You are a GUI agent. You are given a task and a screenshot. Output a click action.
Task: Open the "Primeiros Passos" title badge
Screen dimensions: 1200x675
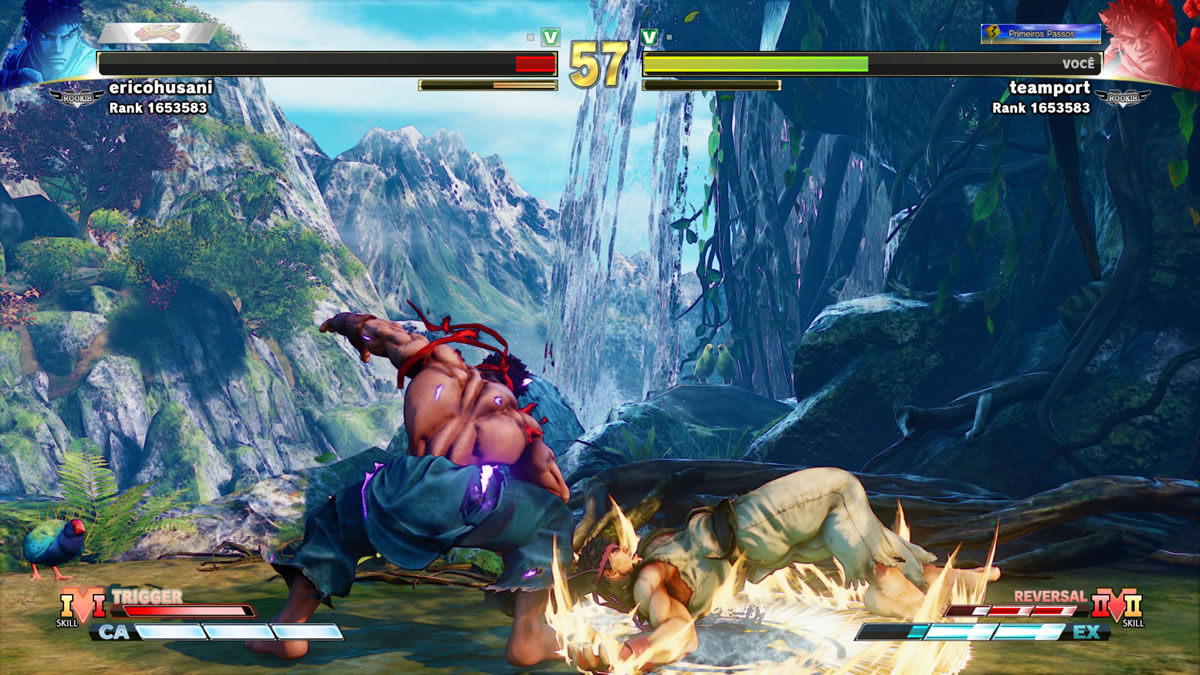[x=1040, y=34]
